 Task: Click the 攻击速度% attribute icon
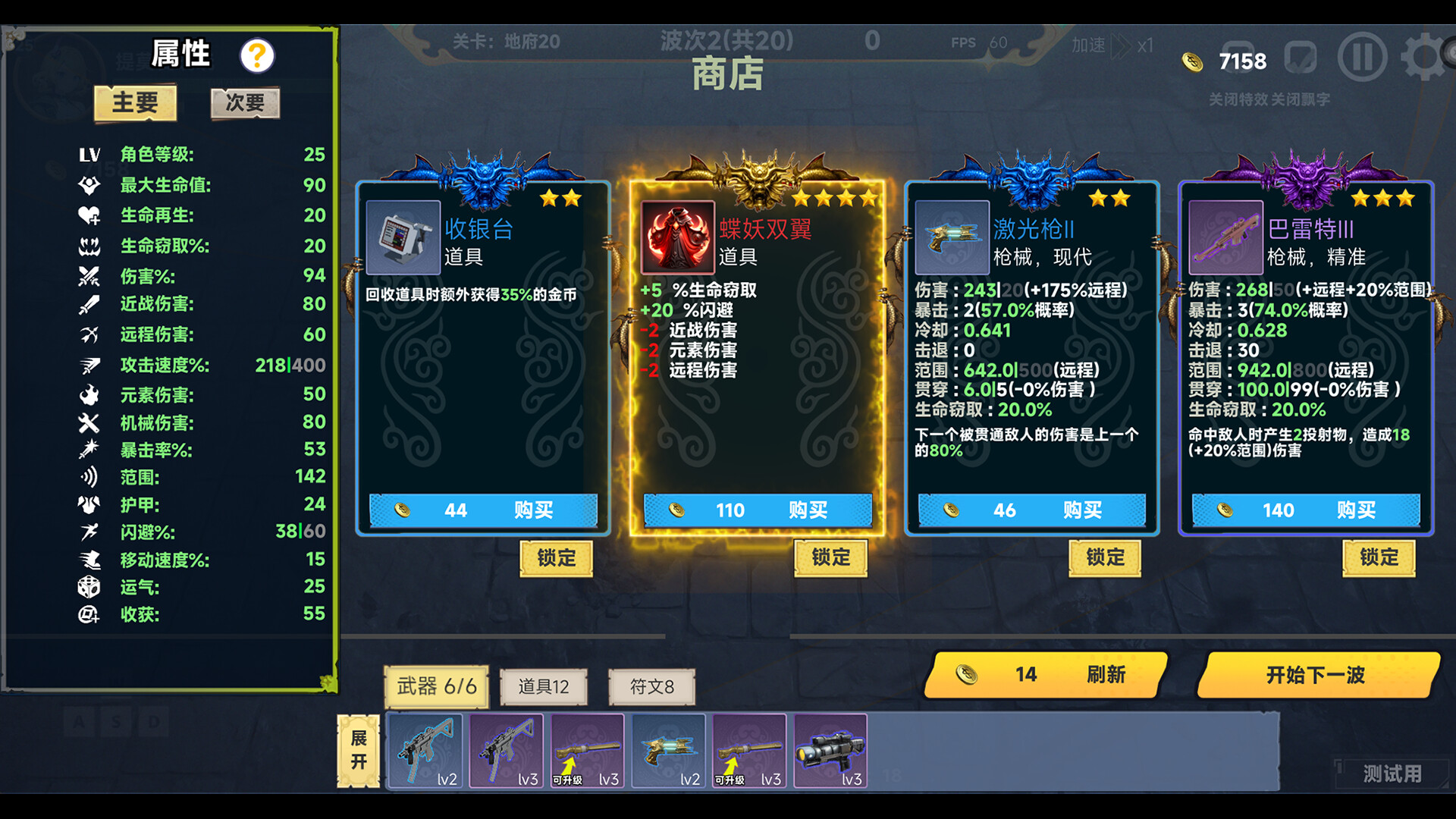89,365
